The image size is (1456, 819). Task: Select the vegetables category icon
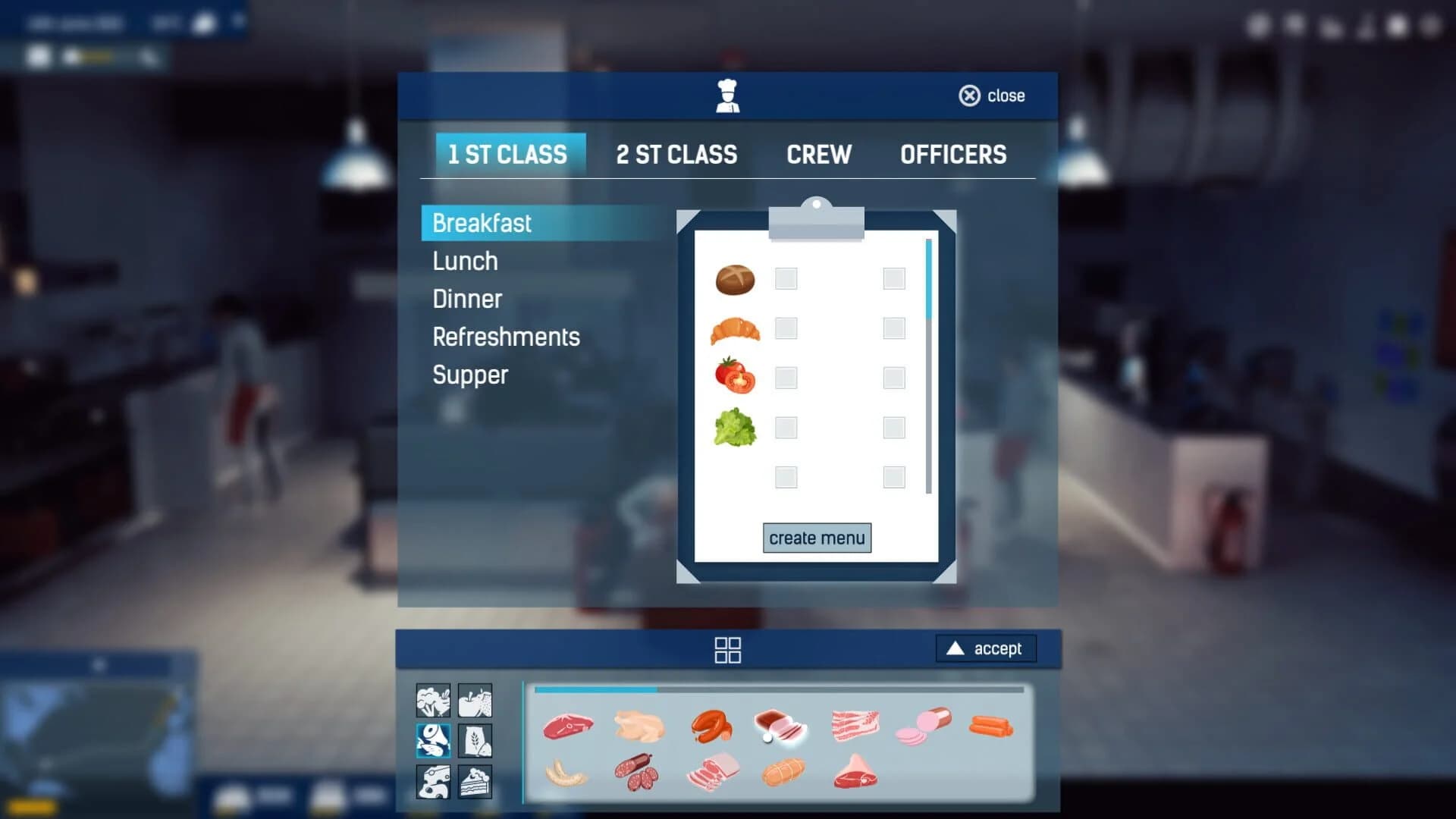tap(432, 701)
